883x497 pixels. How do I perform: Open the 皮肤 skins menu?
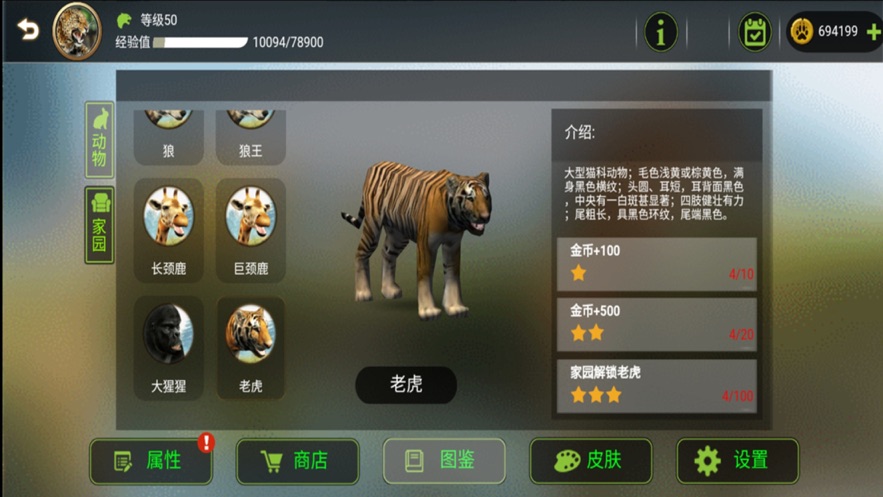click(x=590, y=461)
